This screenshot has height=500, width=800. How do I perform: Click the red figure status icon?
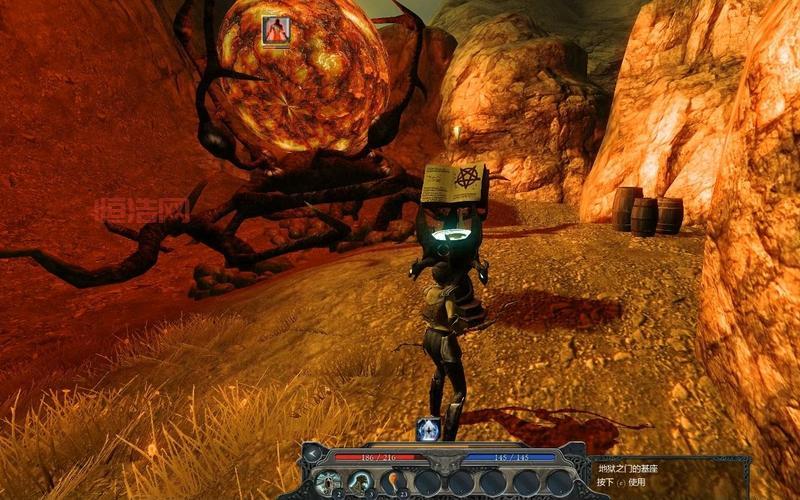coord(275,31)
